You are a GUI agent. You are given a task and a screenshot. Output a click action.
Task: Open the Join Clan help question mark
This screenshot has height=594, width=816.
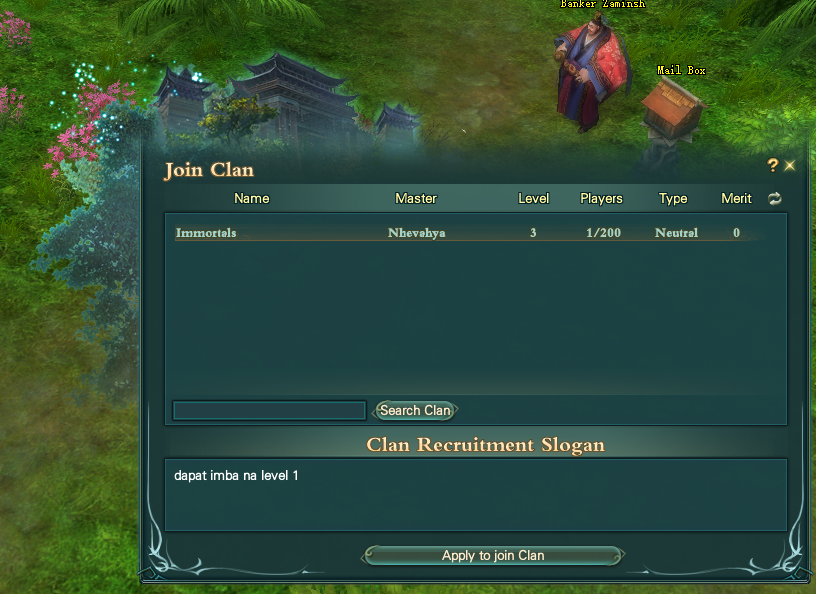point(772,165)
